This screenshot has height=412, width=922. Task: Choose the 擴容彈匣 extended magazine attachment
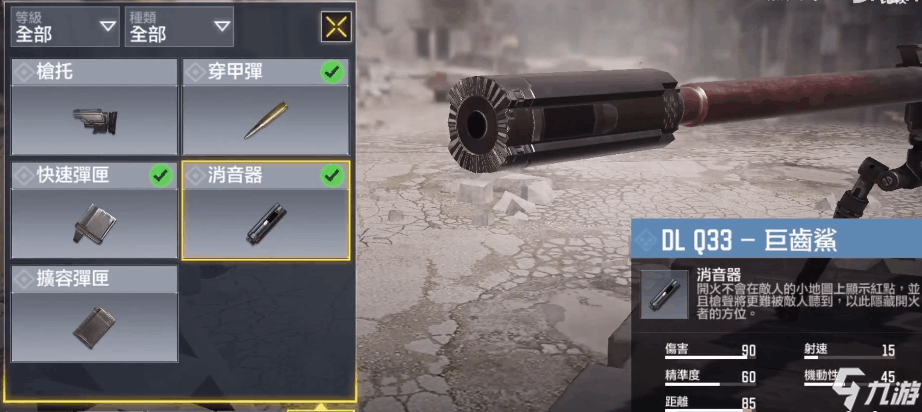(x=94, y=314)
